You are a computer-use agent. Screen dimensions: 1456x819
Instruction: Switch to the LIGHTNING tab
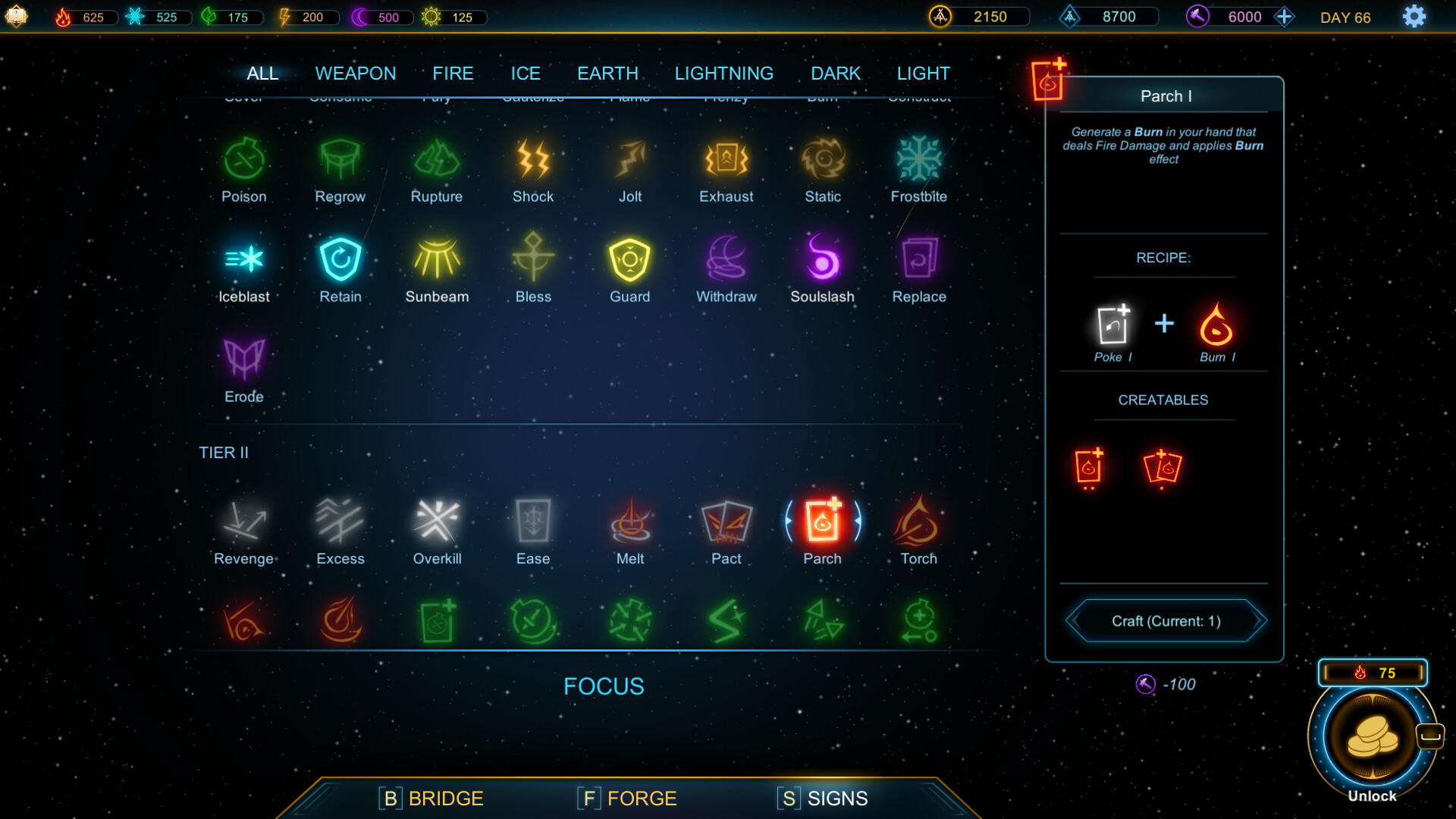pos(723,73)
